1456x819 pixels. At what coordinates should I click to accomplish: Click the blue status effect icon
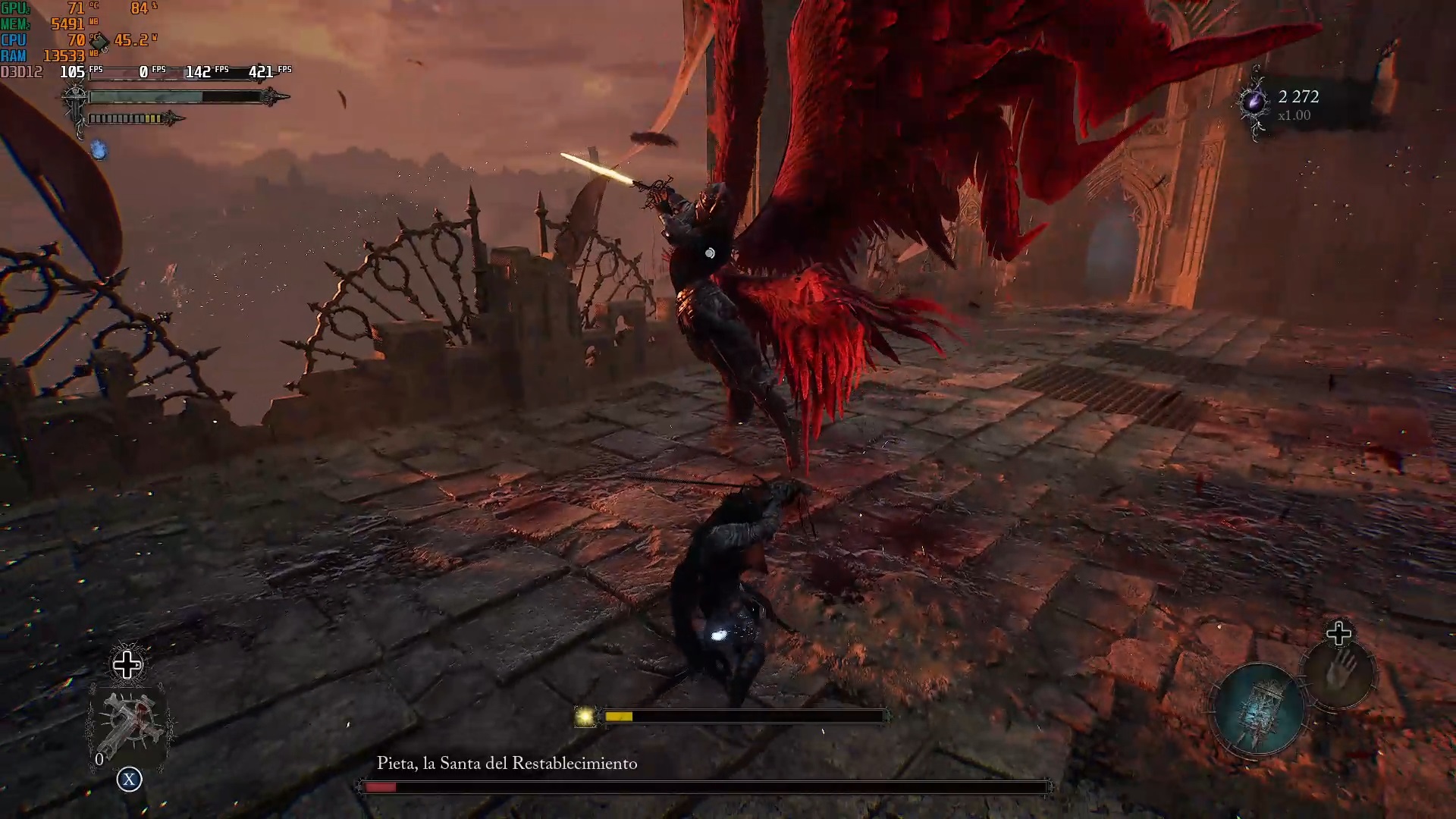[99, 150]
